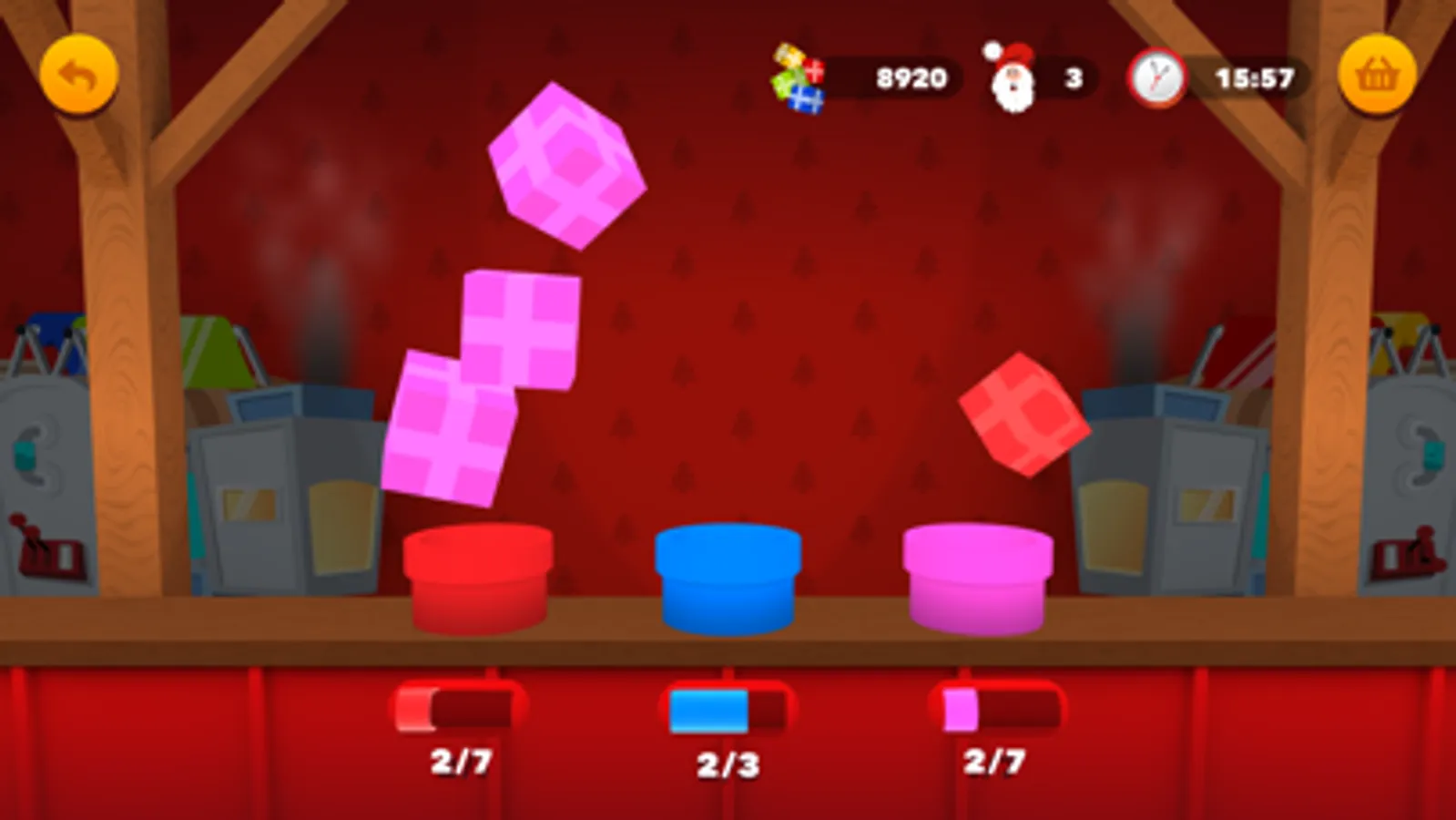Screen dimensions: 1456x820
Task: Click the gift presents score icon
Action: [799, 77]
